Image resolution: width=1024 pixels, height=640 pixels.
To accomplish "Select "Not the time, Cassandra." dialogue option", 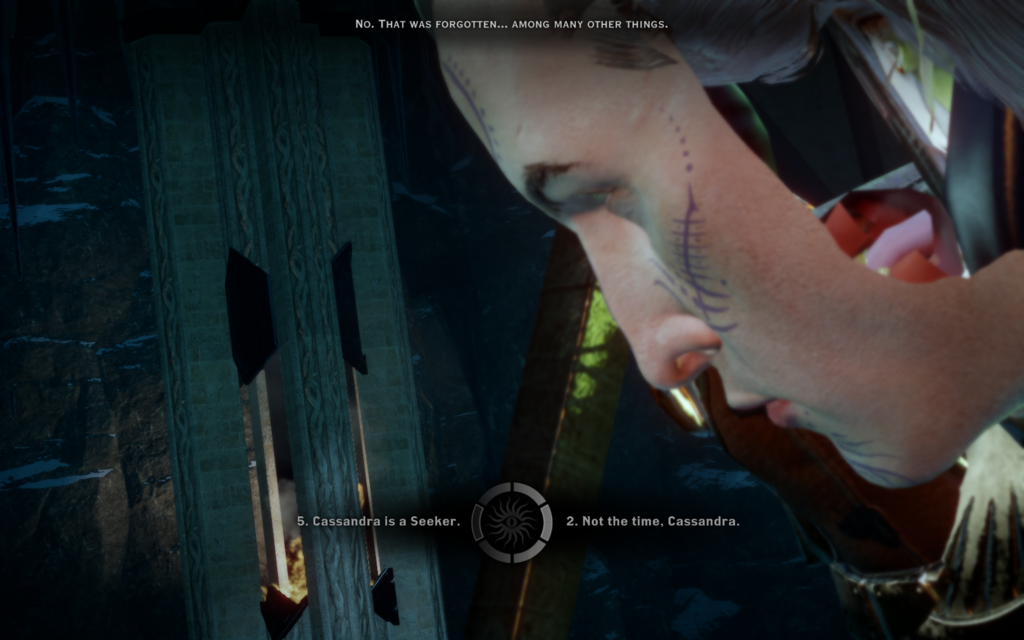I will [x=653, y=522].
